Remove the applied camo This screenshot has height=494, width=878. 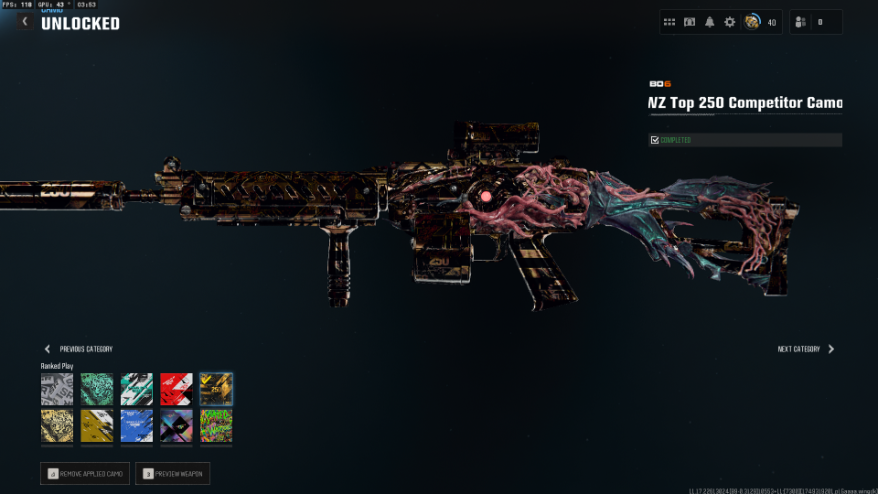coord(85,473)
